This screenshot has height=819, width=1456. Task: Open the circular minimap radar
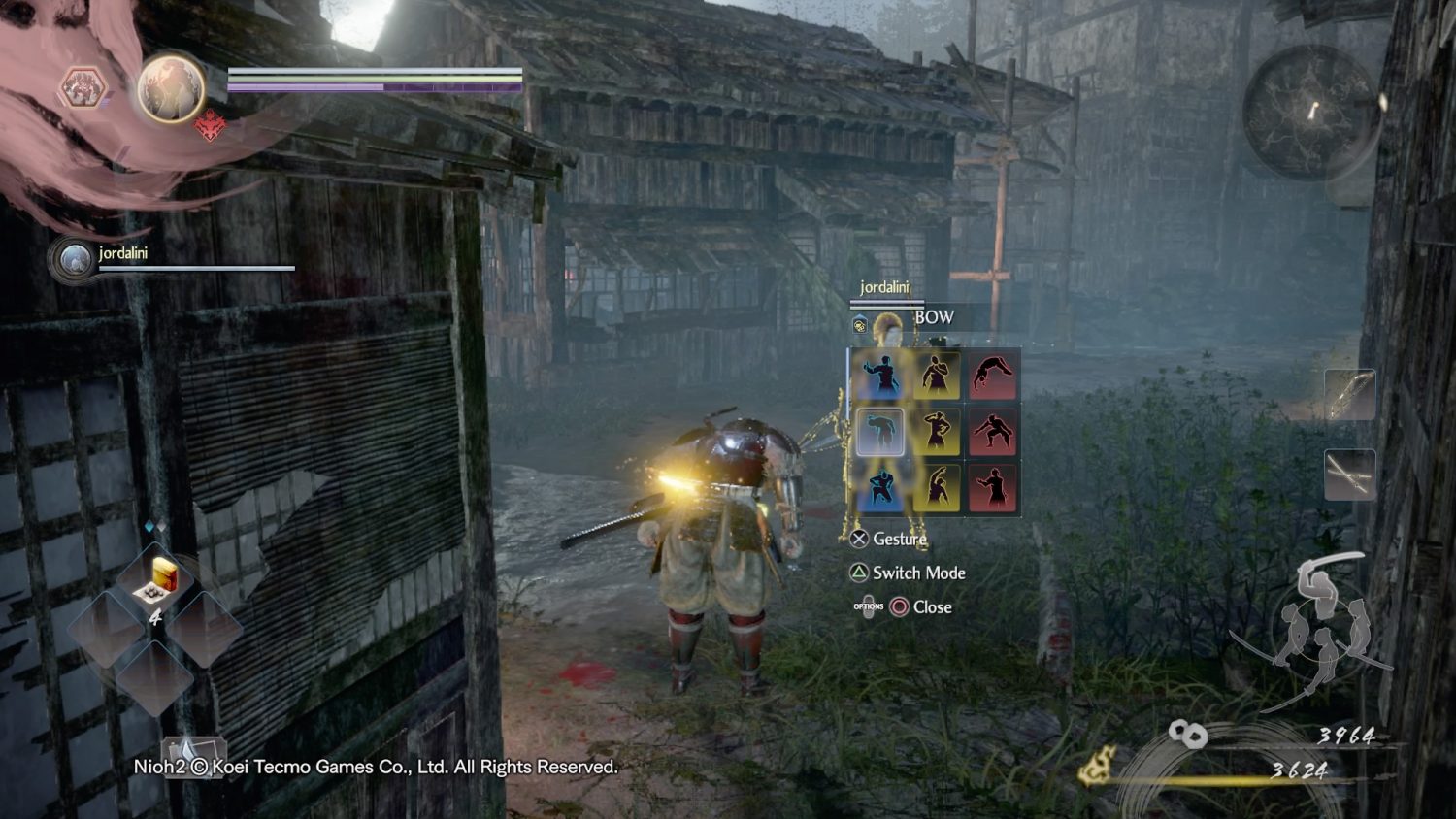tap(1311, 111)
